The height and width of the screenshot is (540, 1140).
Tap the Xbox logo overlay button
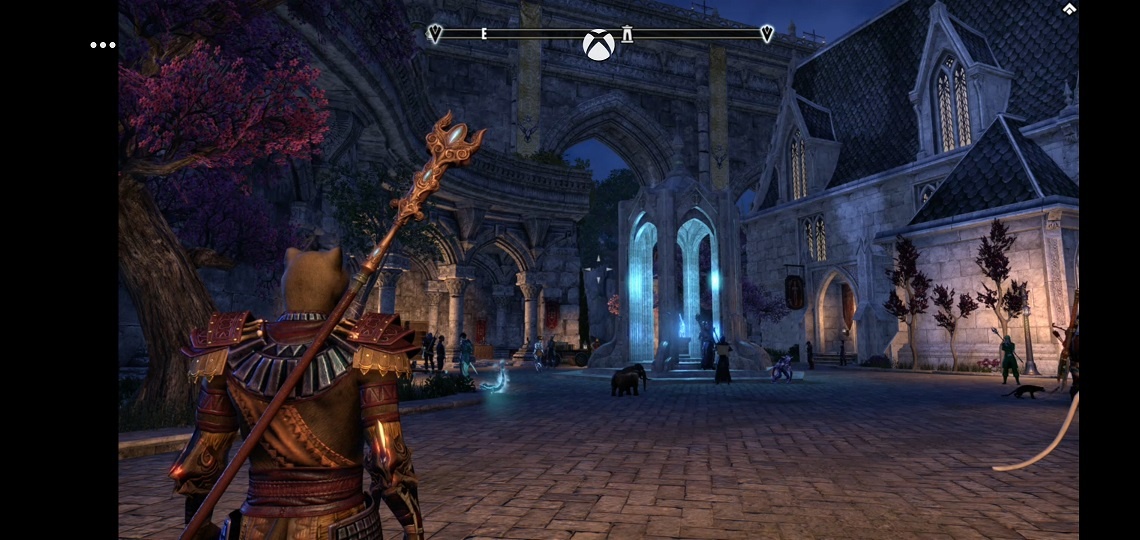598,45
